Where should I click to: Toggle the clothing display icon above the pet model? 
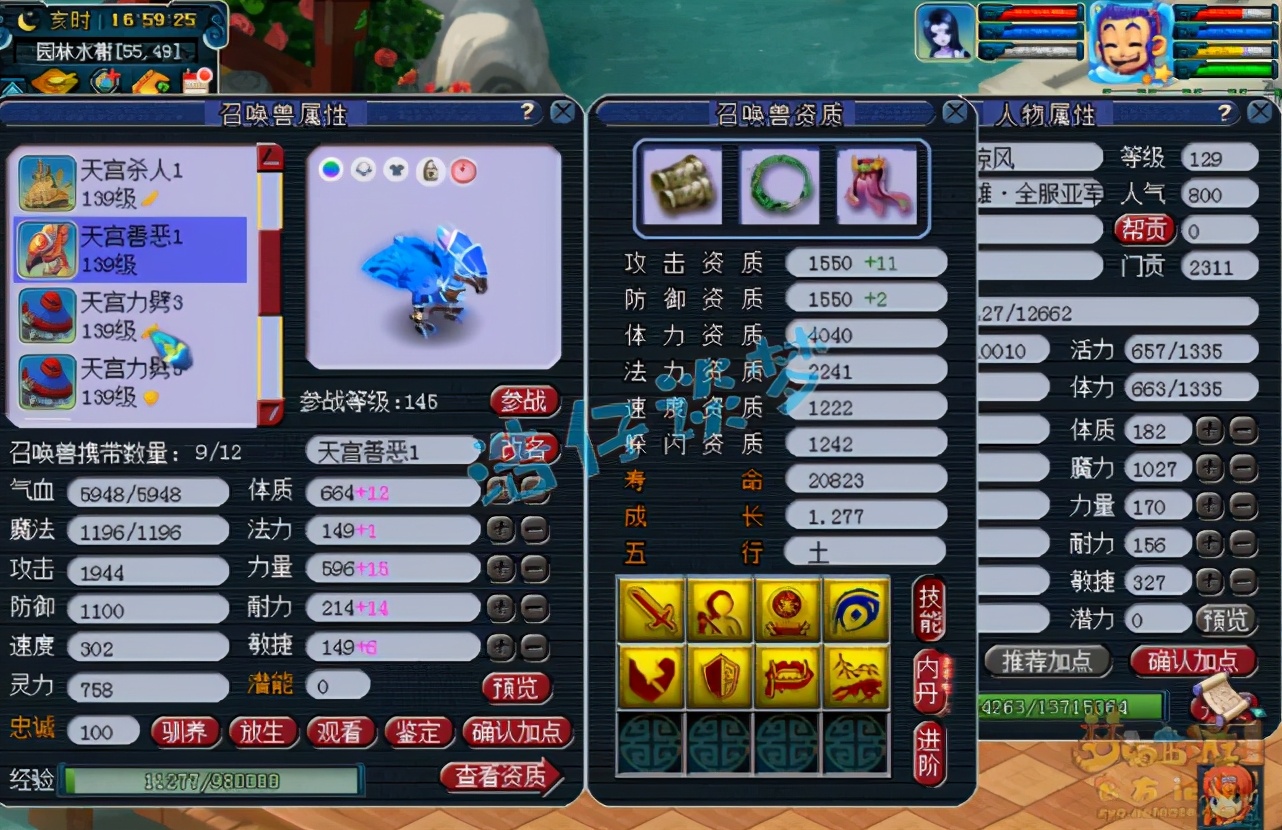pos(397,172)
